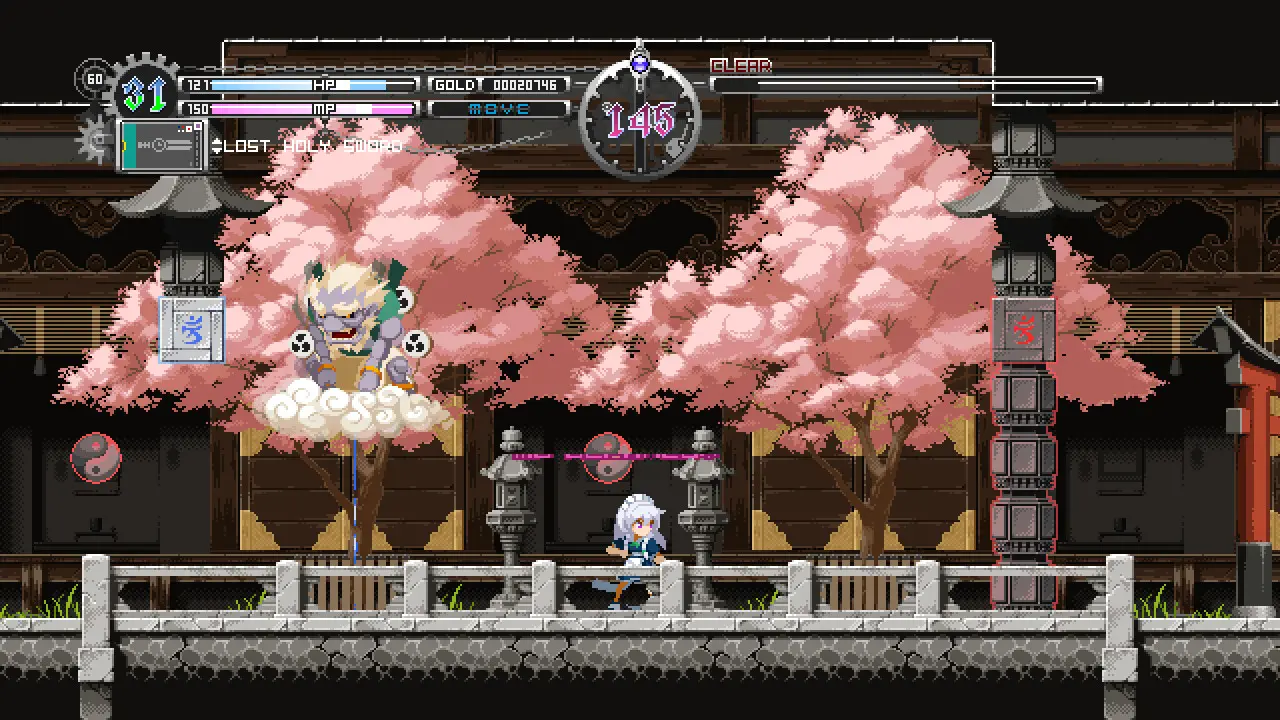Click the up arrow beside LOST HOLY SWORD

tap(217, 140)
